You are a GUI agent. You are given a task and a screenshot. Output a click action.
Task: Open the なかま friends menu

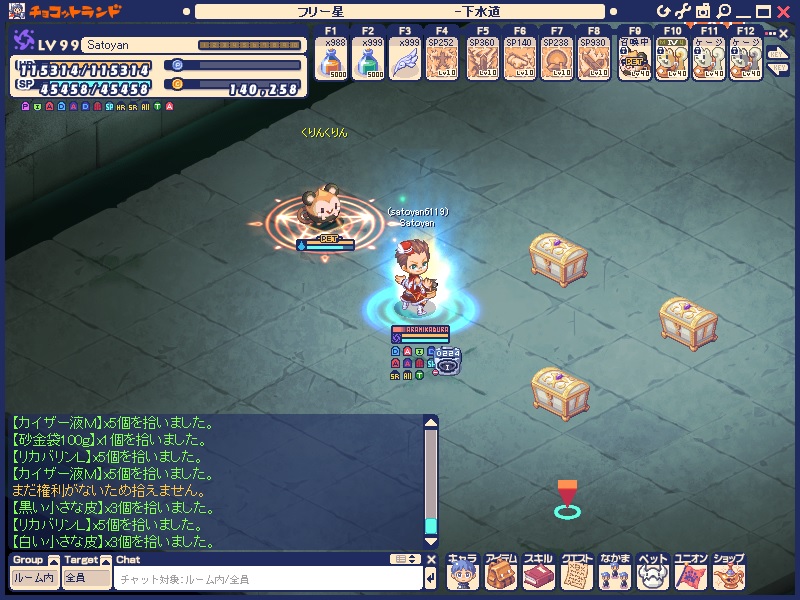(614, 573)
